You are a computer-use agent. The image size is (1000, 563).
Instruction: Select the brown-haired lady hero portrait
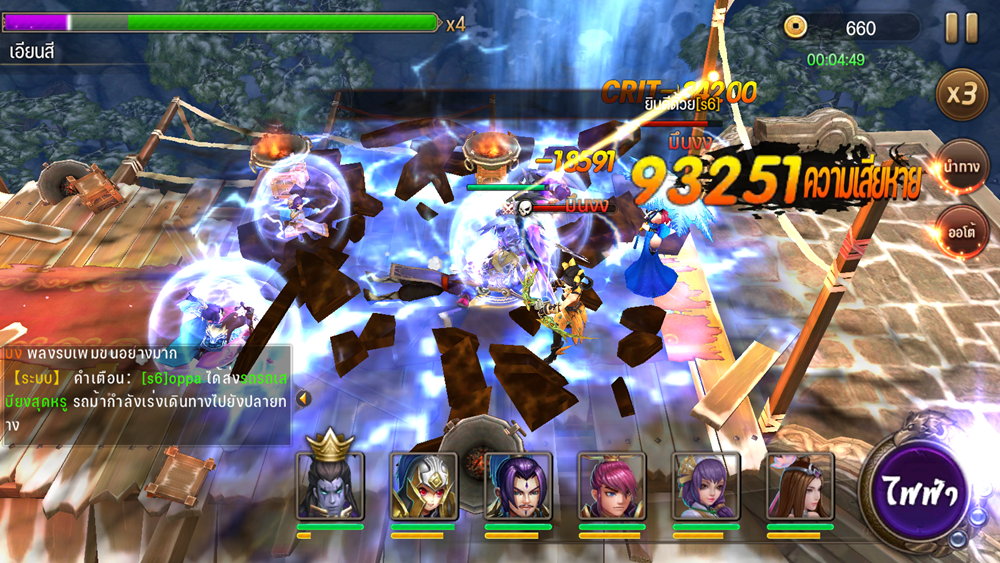(x=800, y=486)
